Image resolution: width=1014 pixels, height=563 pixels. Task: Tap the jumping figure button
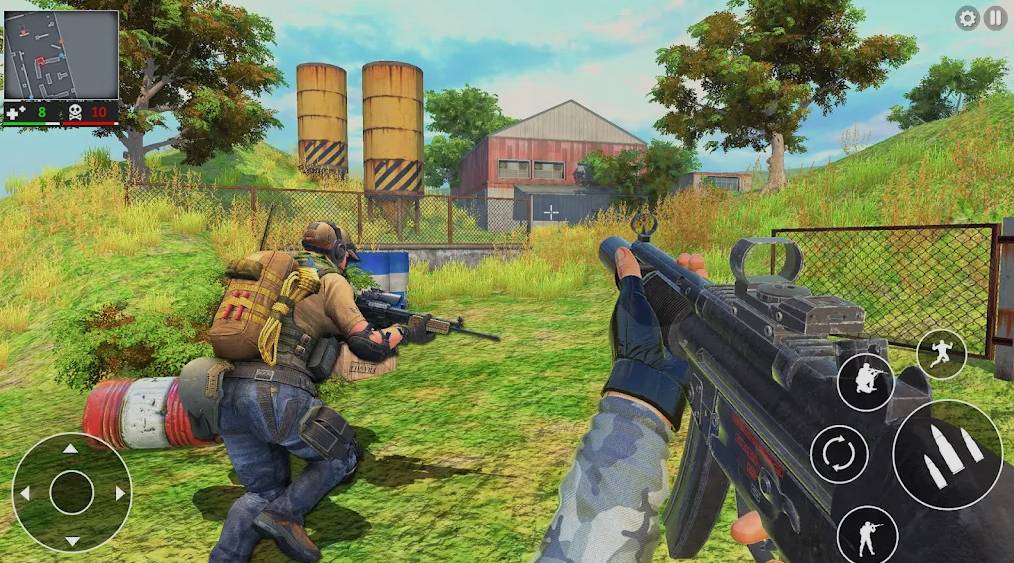point(941,354)
